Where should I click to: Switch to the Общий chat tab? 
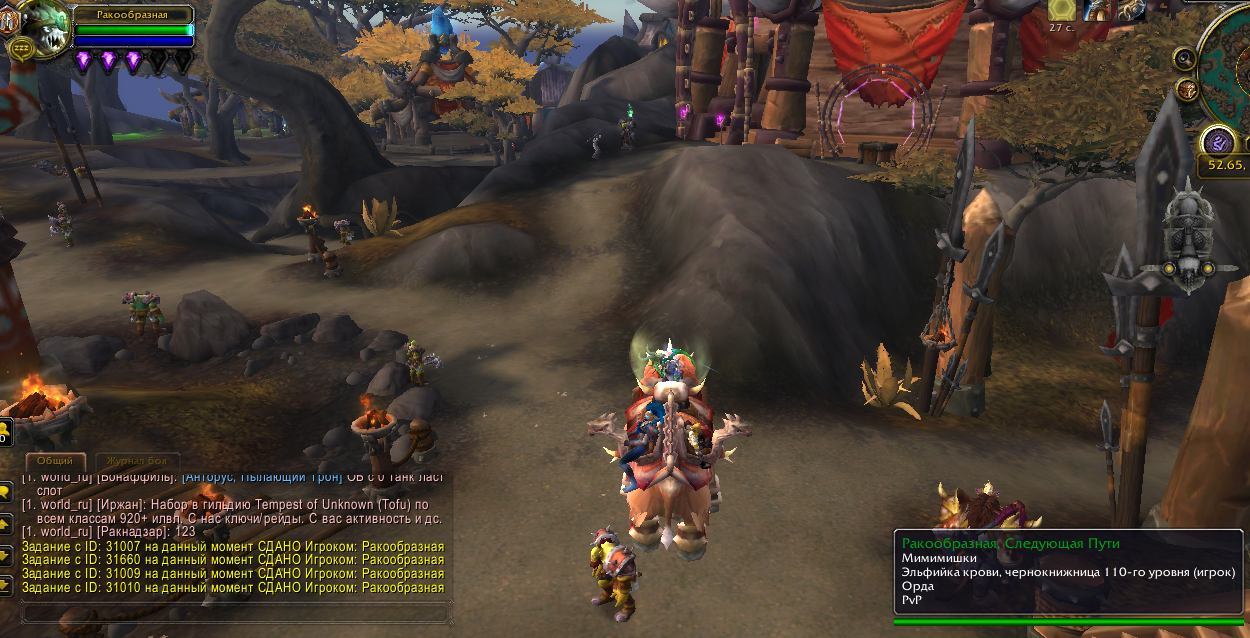(x=54, y=461)
